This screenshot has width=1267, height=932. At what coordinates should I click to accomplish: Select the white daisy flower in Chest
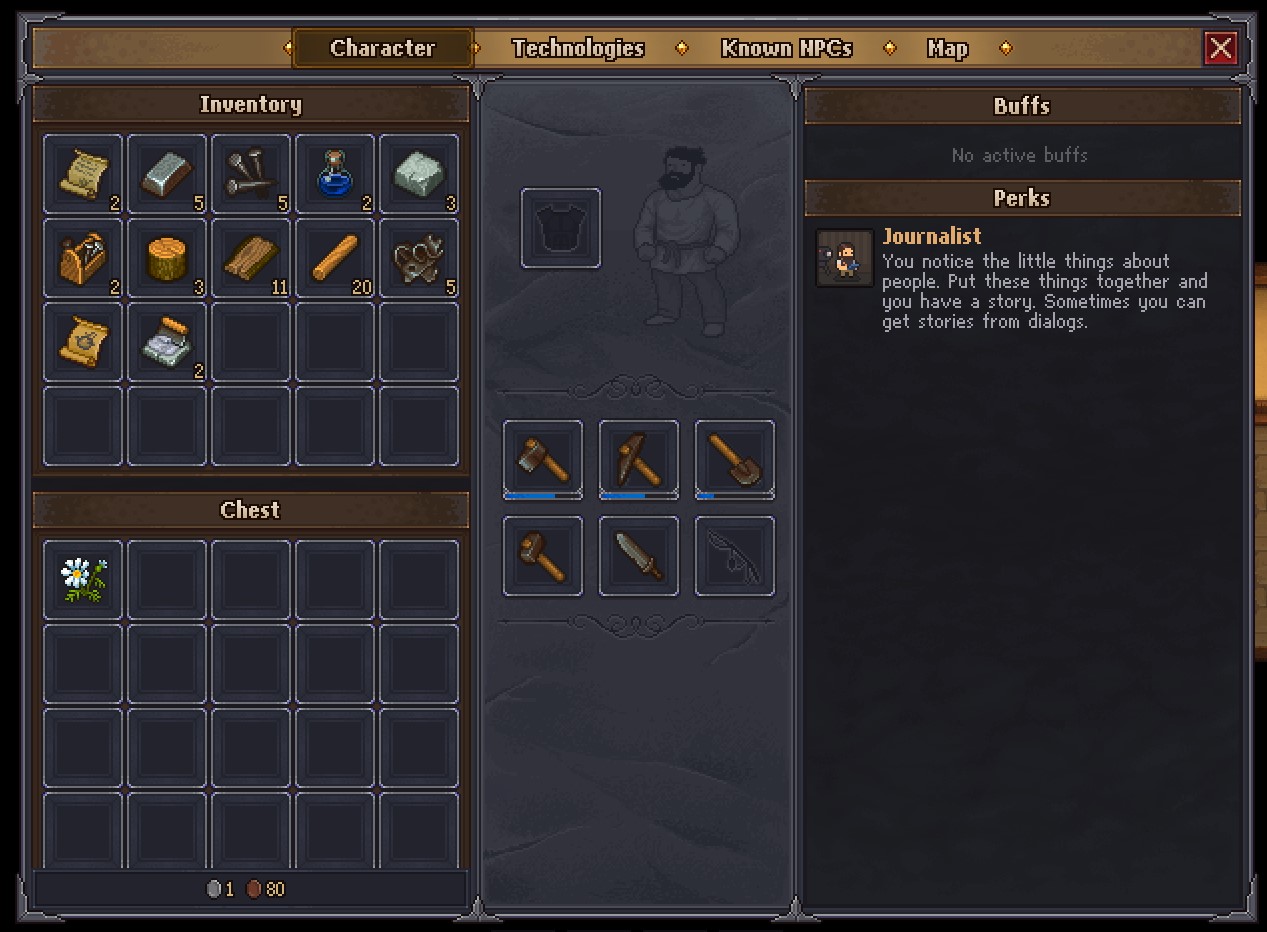[x=83, y=580]
